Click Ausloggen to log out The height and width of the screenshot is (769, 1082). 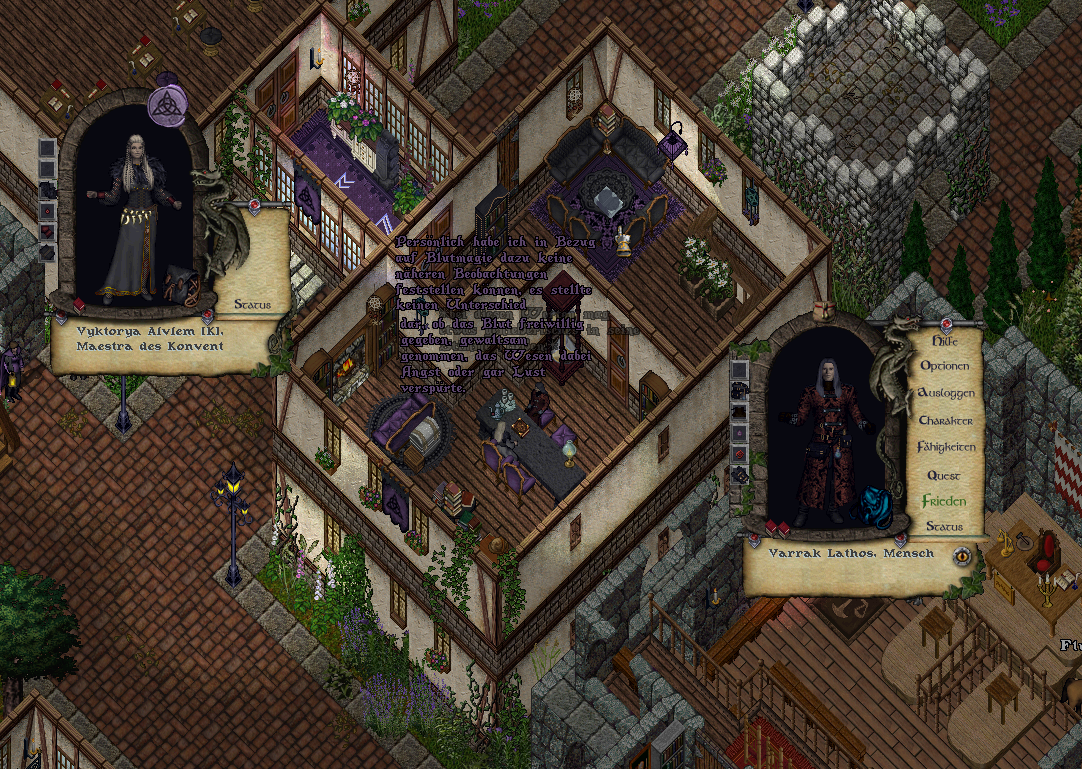(945, 393)
